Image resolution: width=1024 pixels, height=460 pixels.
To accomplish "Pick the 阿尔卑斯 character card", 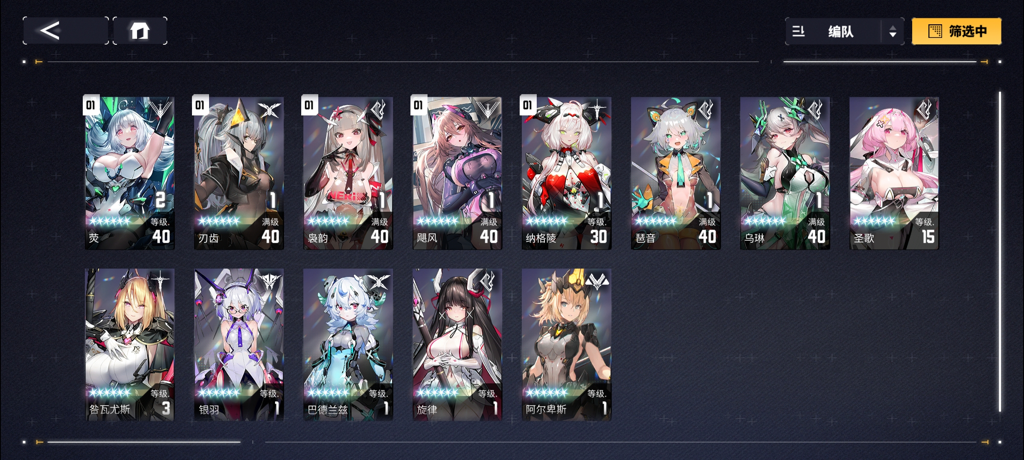I will tap(566, 344).
